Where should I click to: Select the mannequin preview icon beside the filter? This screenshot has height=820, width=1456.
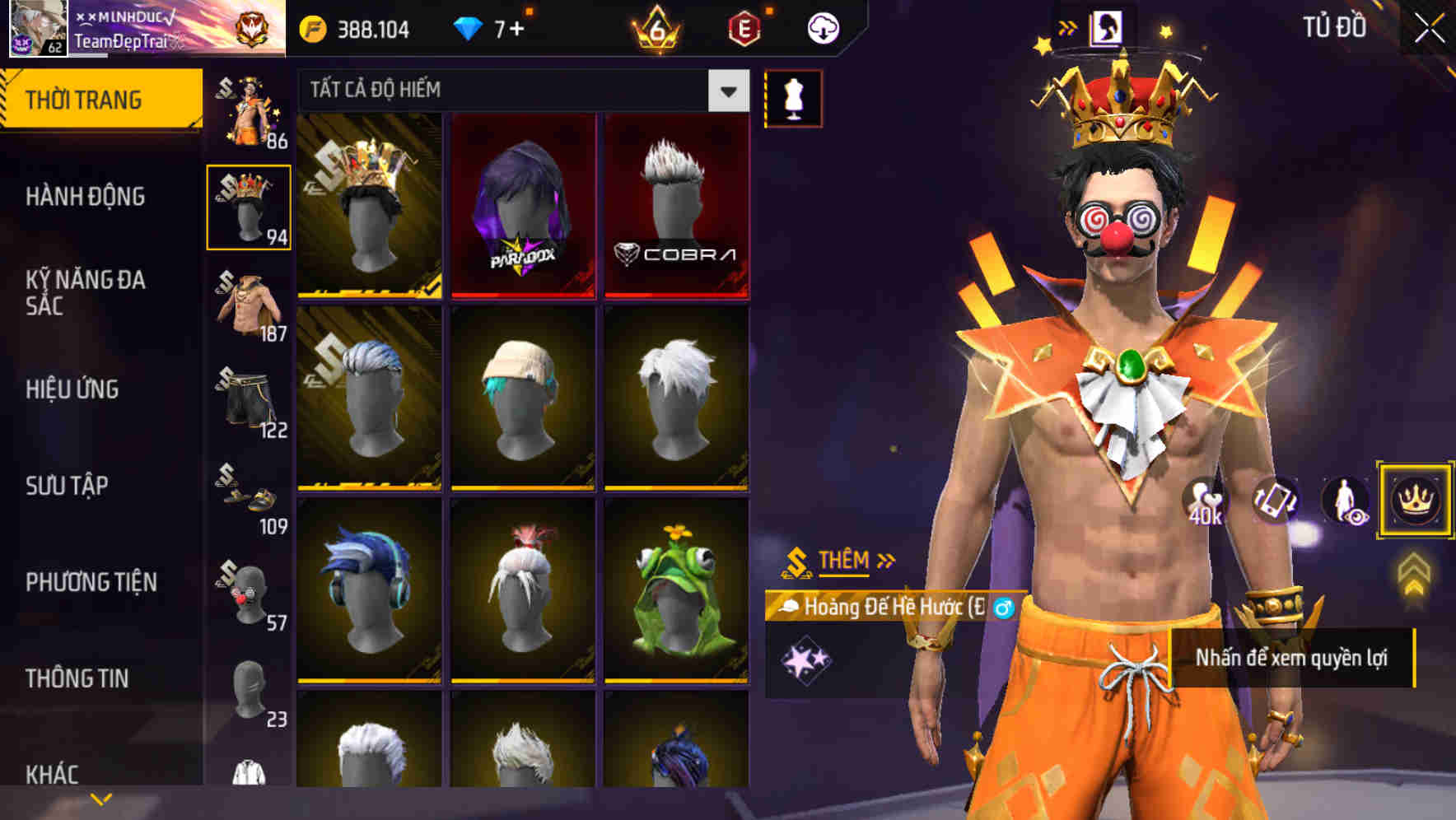point(793,96)
